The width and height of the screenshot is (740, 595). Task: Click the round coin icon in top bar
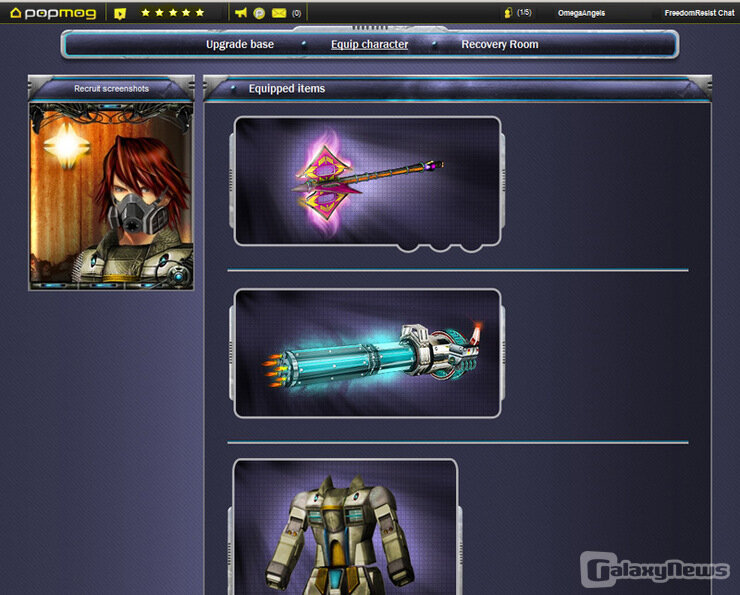pos(260,13)
